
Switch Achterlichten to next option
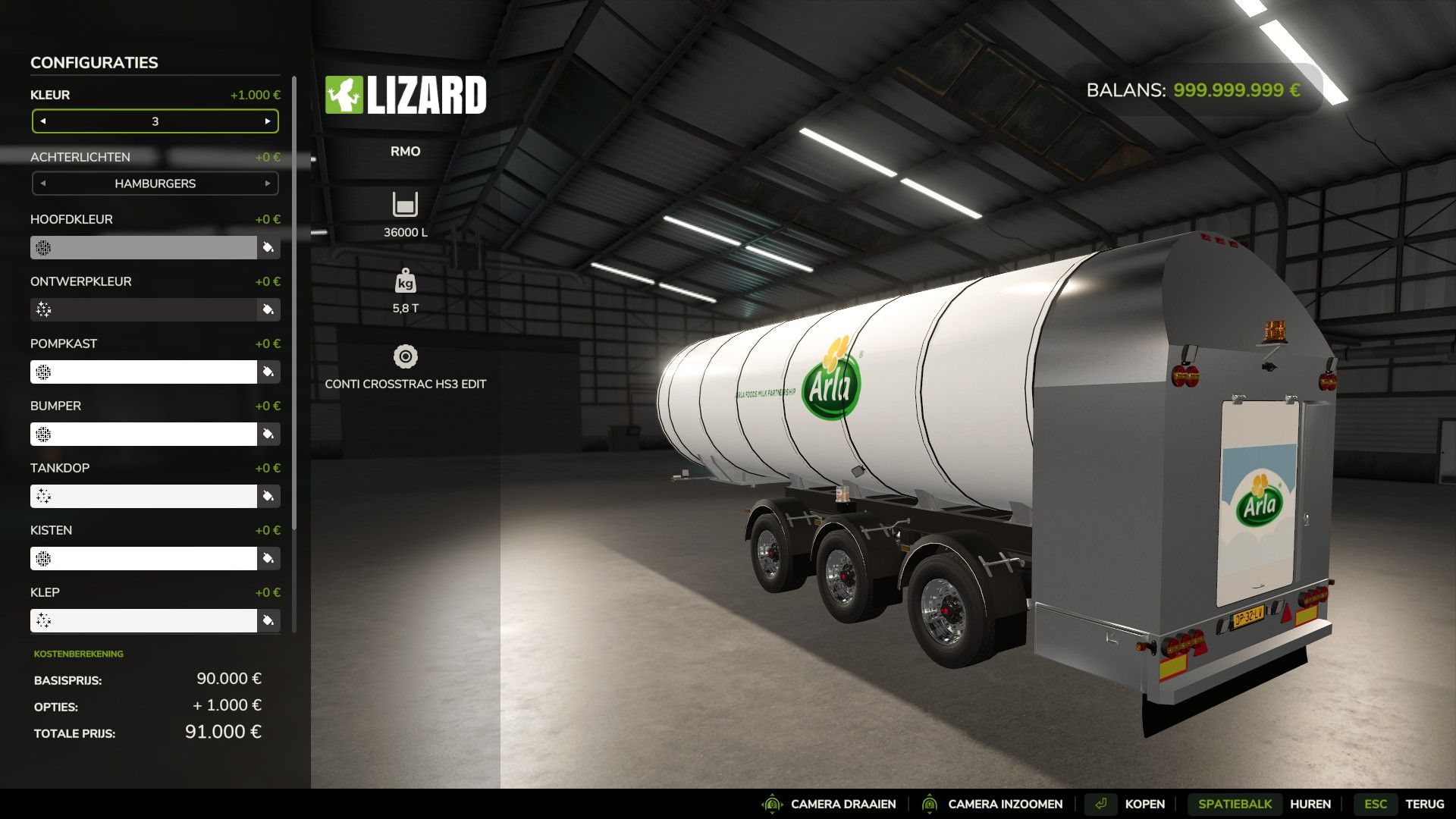[268, 184]
